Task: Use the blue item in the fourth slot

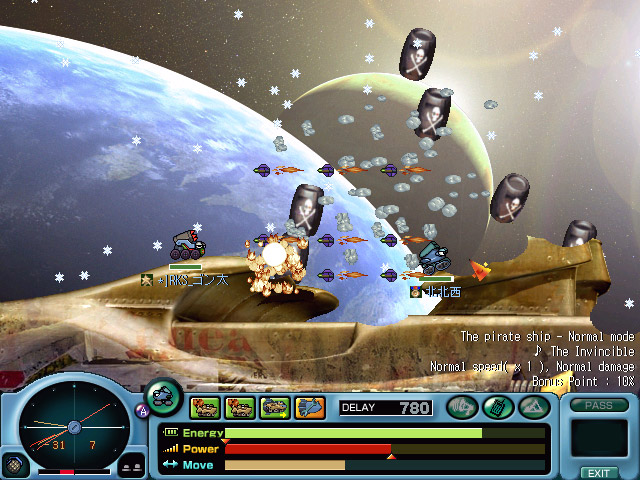Action: click(x=310, y=407)
